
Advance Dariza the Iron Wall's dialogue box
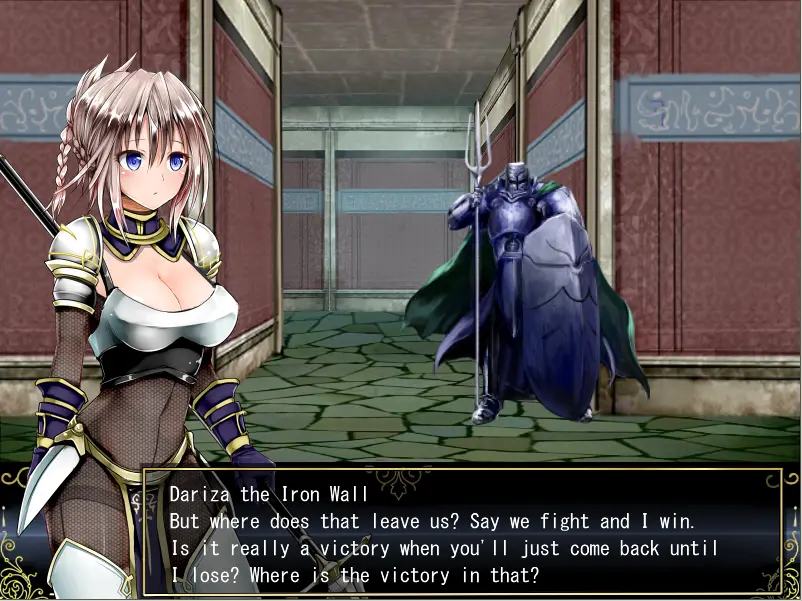[x=462, y=534]
